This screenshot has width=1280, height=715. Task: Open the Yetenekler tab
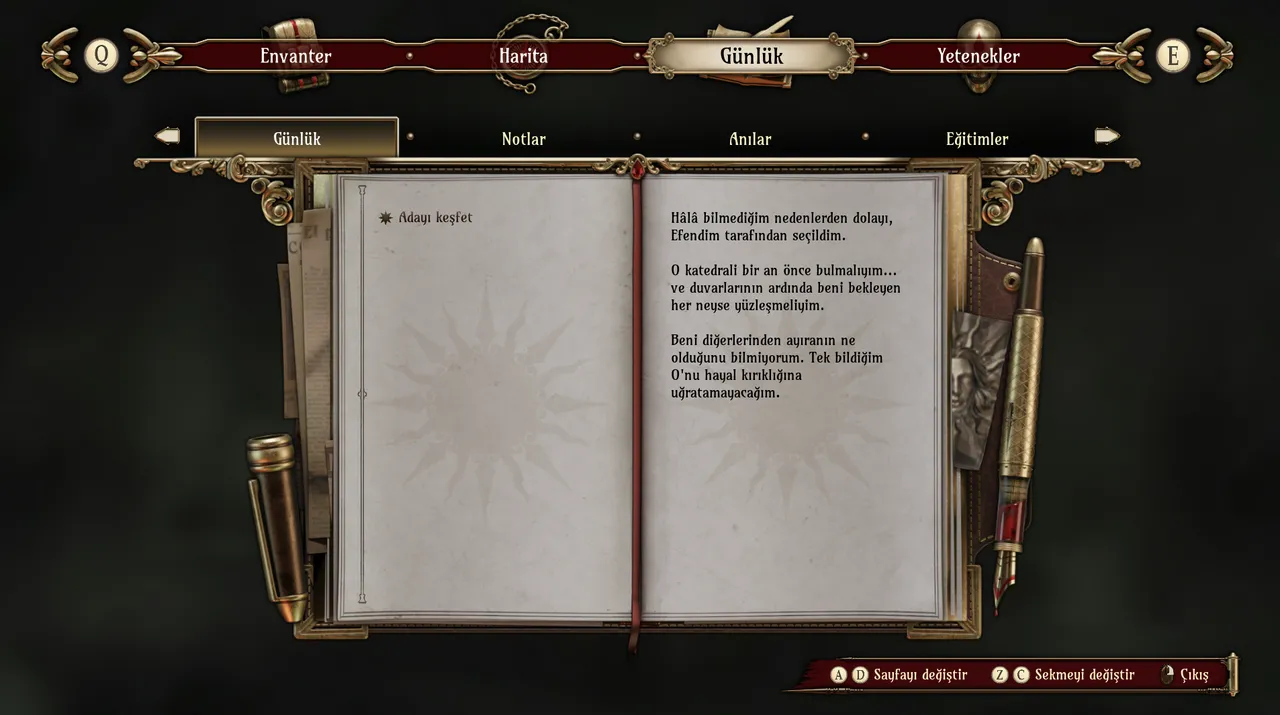978,56
